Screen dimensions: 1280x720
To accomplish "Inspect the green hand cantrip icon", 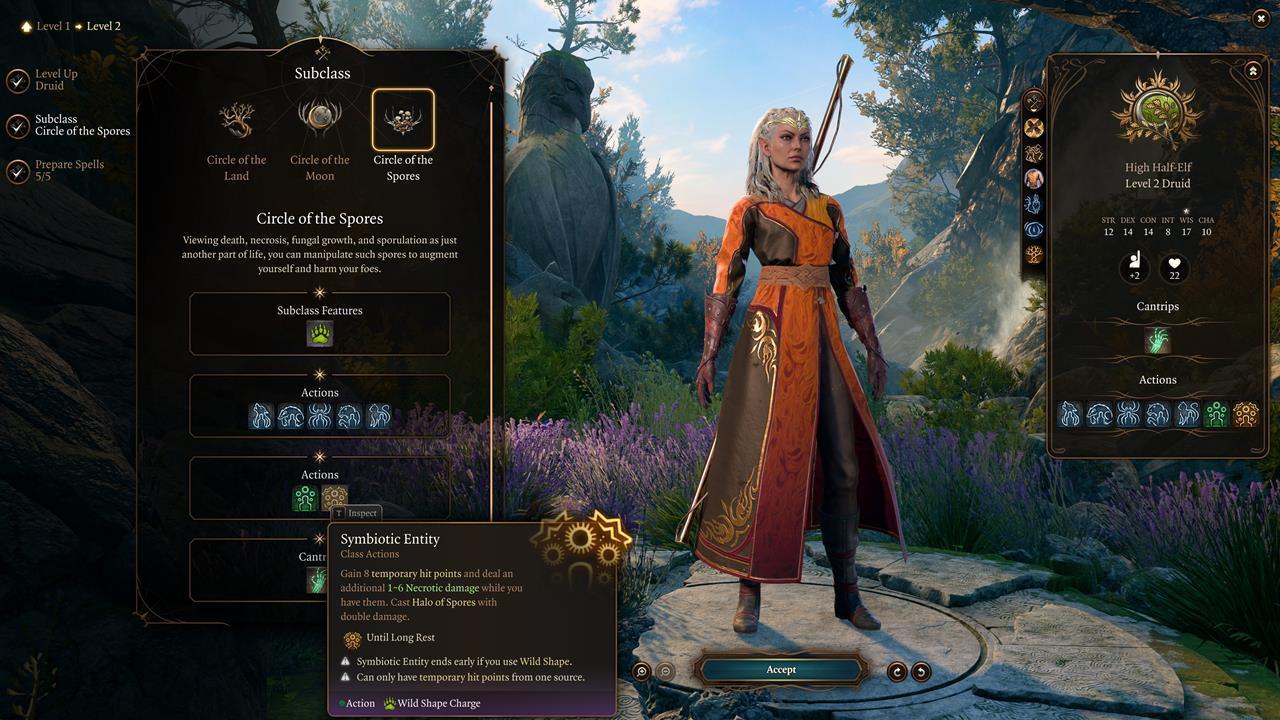I will (x=1157, y=340).
